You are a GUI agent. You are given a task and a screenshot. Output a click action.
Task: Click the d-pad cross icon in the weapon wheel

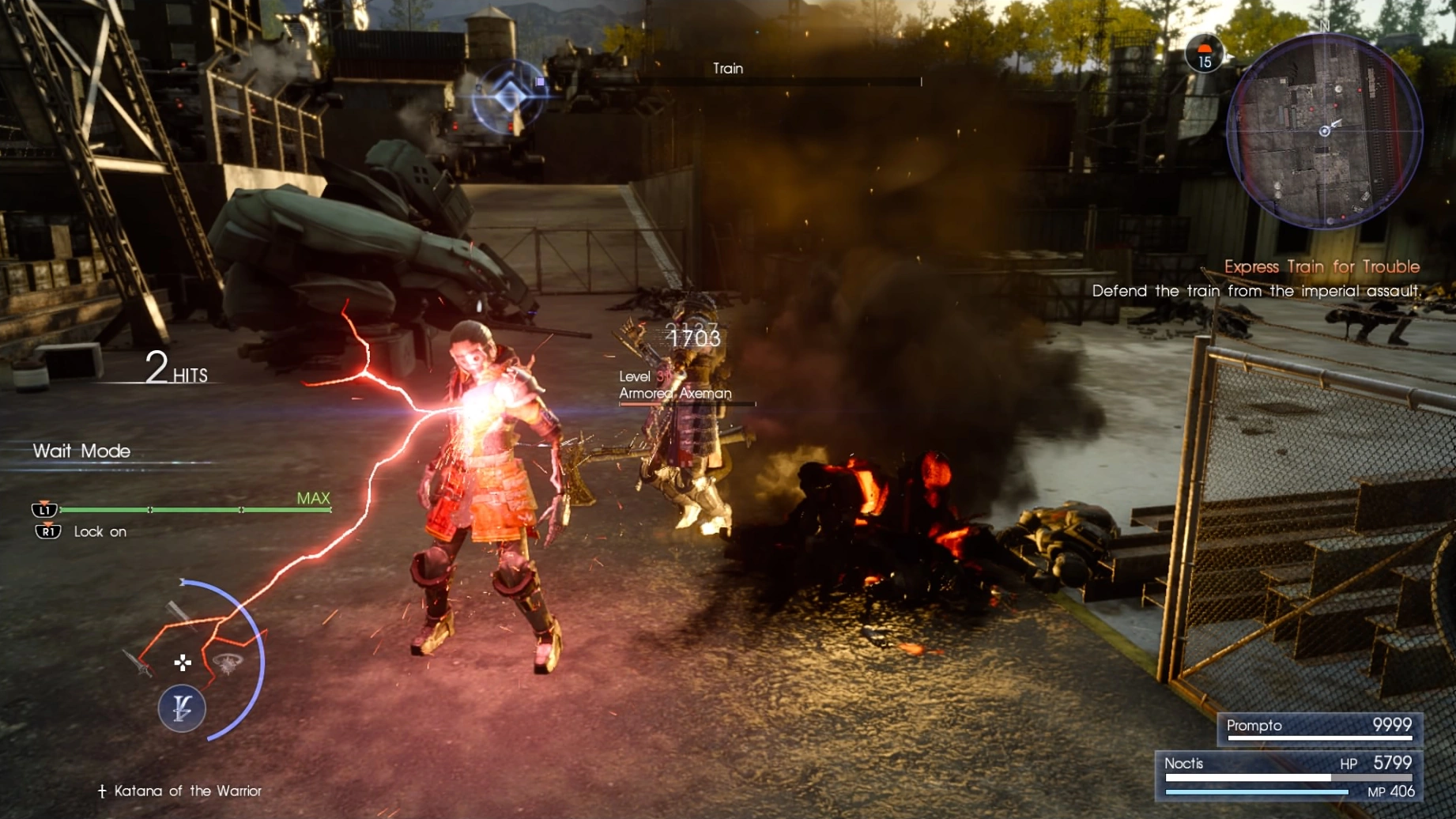coord(183,662)
